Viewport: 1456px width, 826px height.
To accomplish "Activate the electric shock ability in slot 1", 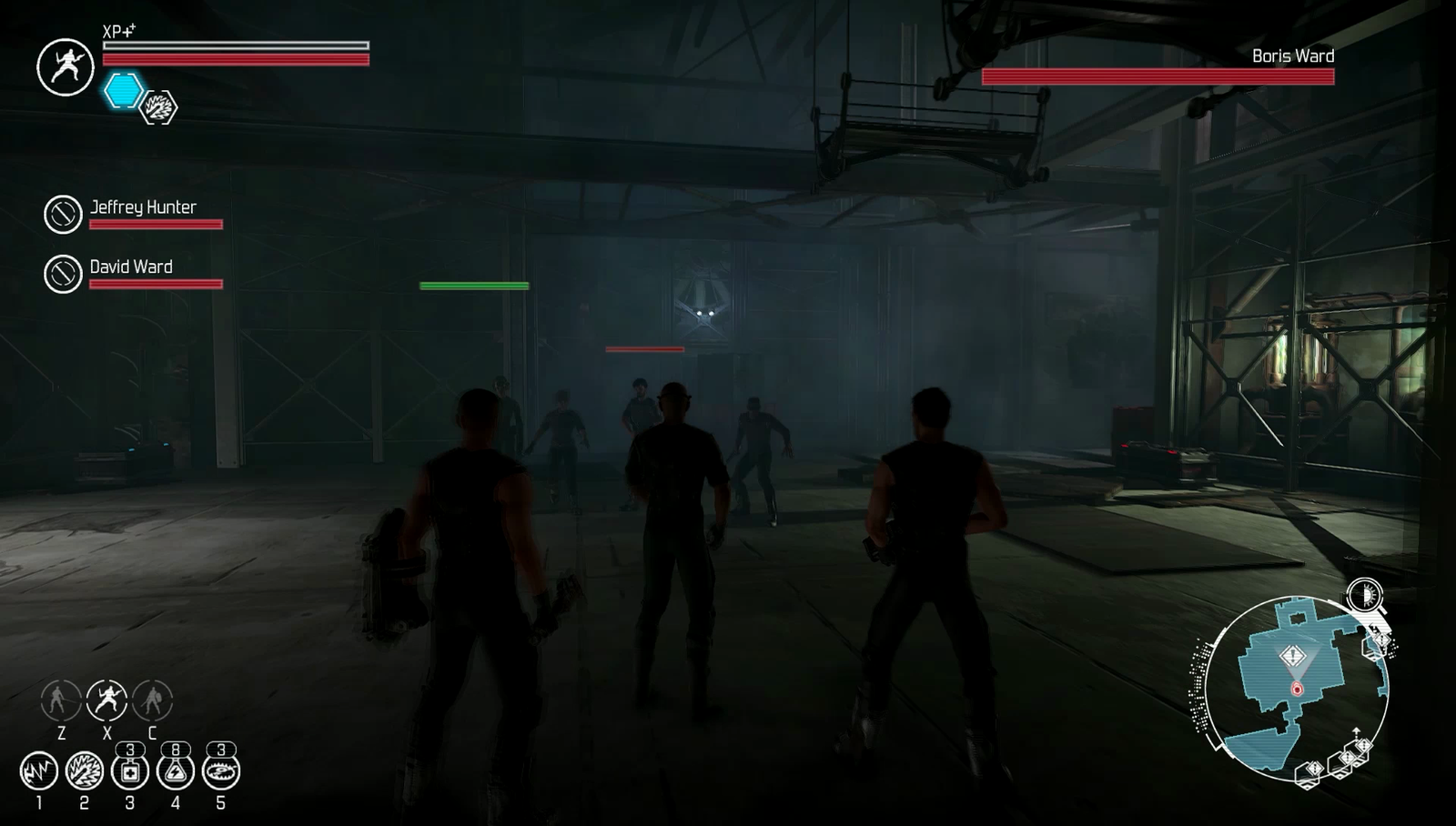I will click(39, 771).
